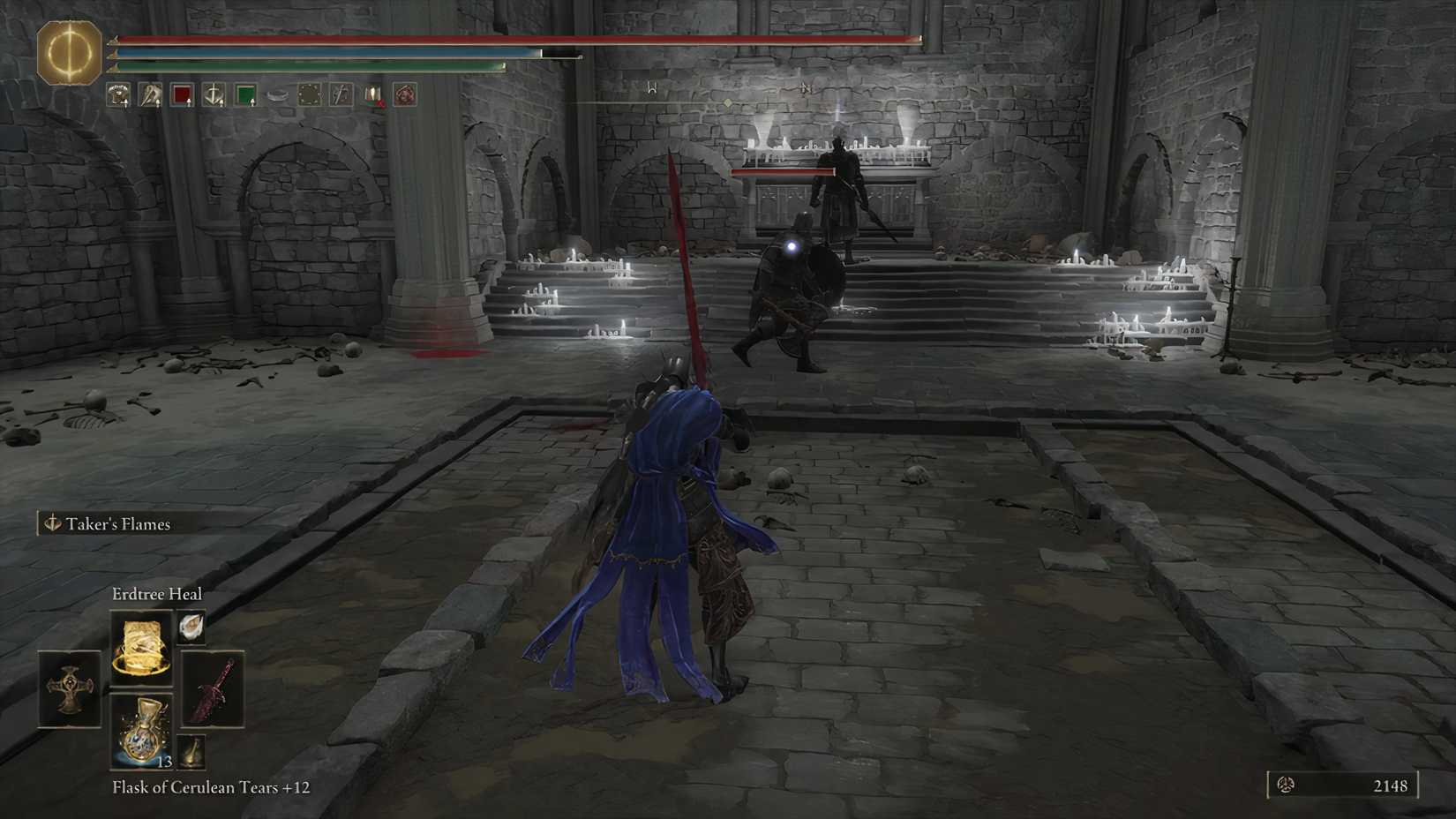This screenshot has height=819, width=1456.
Task: Click the green square status icon
Action: tap(245, 94)
